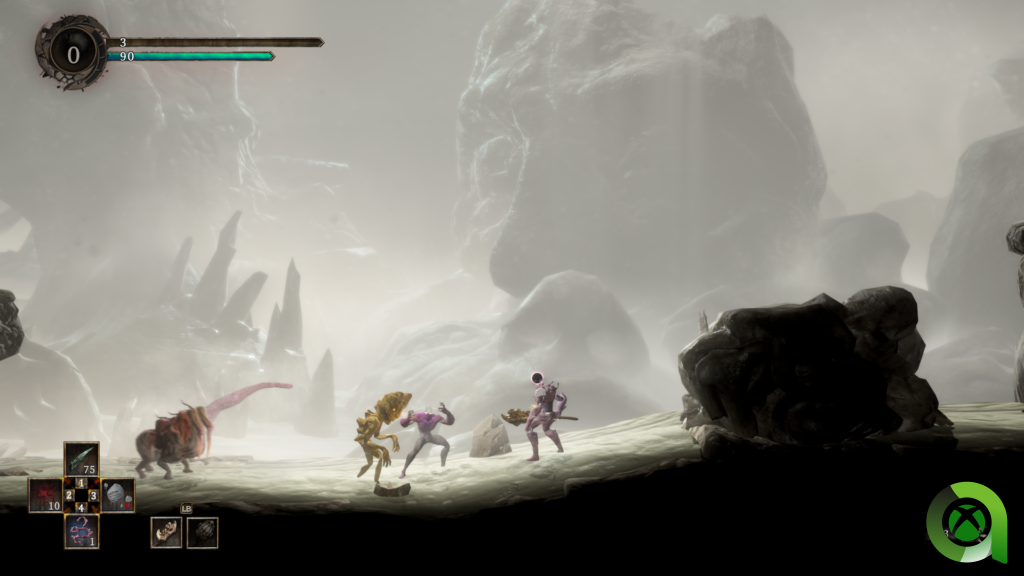
Task: Select the green feather blade item slot
Action: point(81,458)
